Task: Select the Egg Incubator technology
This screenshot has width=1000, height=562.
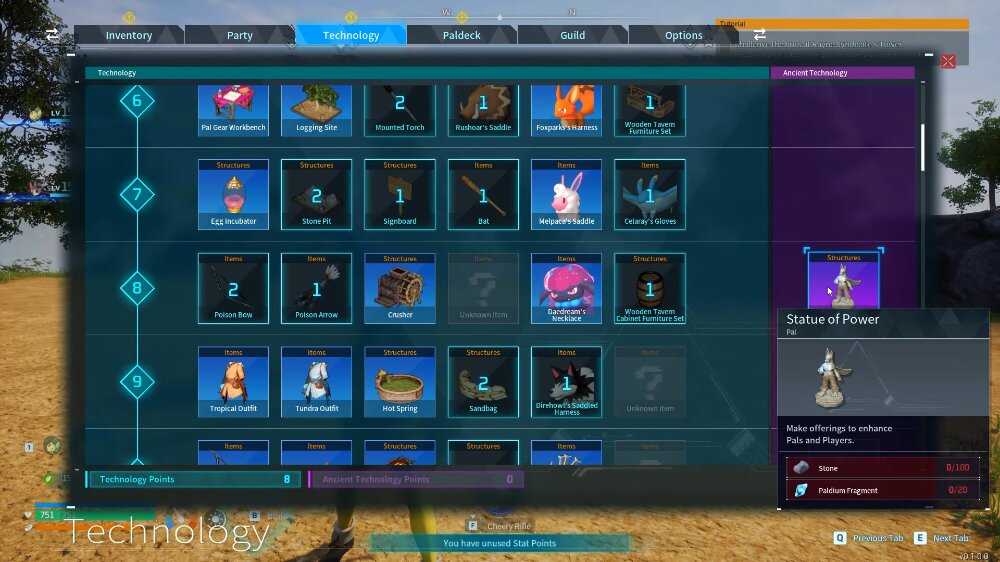Action: point(233,194)
